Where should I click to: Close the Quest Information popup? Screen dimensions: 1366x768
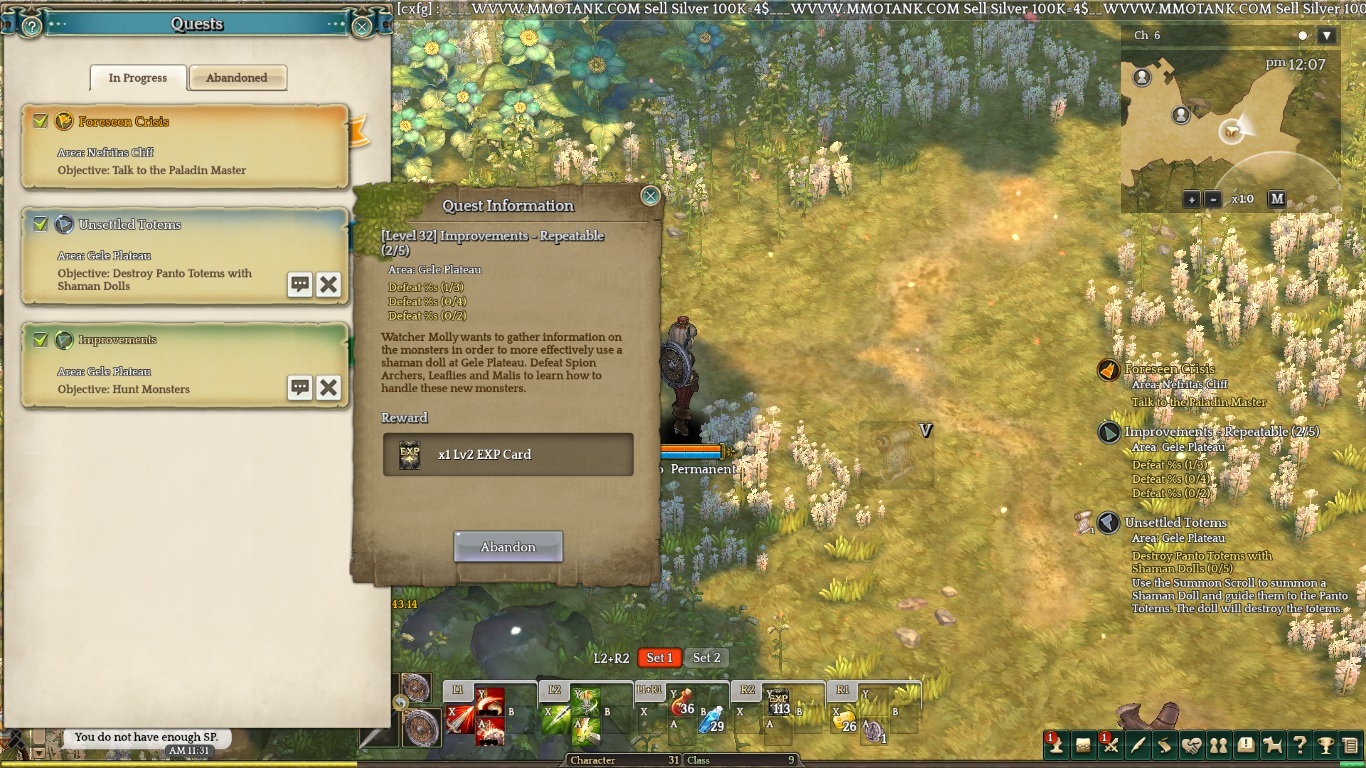pos(650,196)
